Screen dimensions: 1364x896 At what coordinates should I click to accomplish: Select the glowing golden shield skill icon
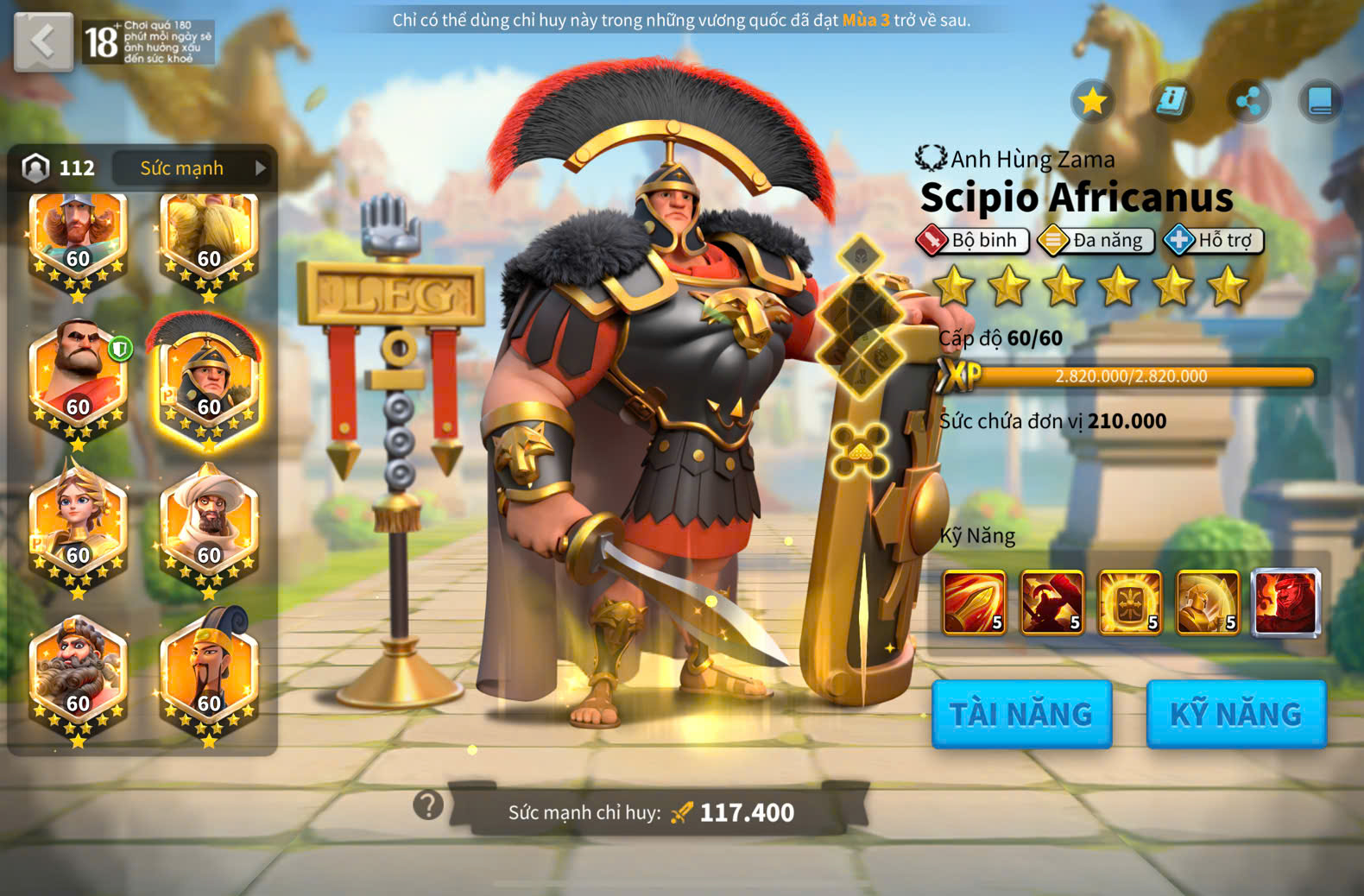point(1129,603)
